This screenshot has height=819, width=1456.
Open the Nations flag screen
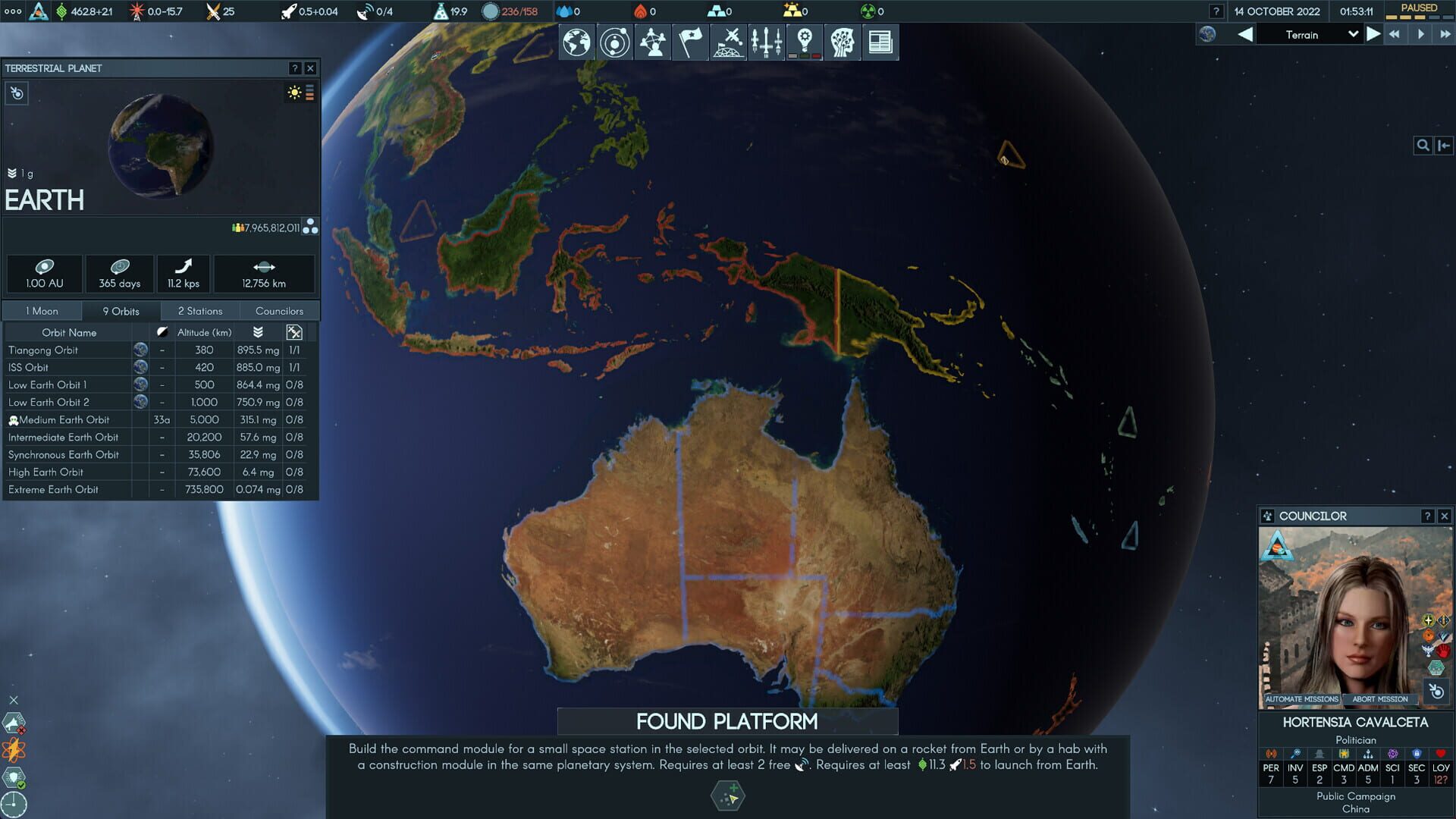pos(690,42)
